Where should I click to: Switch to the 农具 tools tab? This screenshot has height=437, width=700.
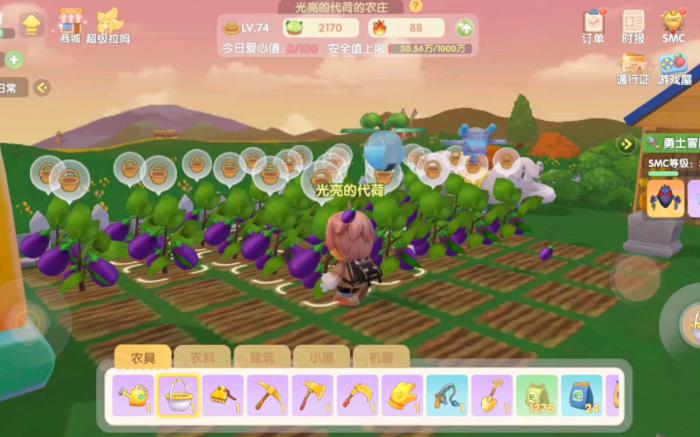point(142,357)
